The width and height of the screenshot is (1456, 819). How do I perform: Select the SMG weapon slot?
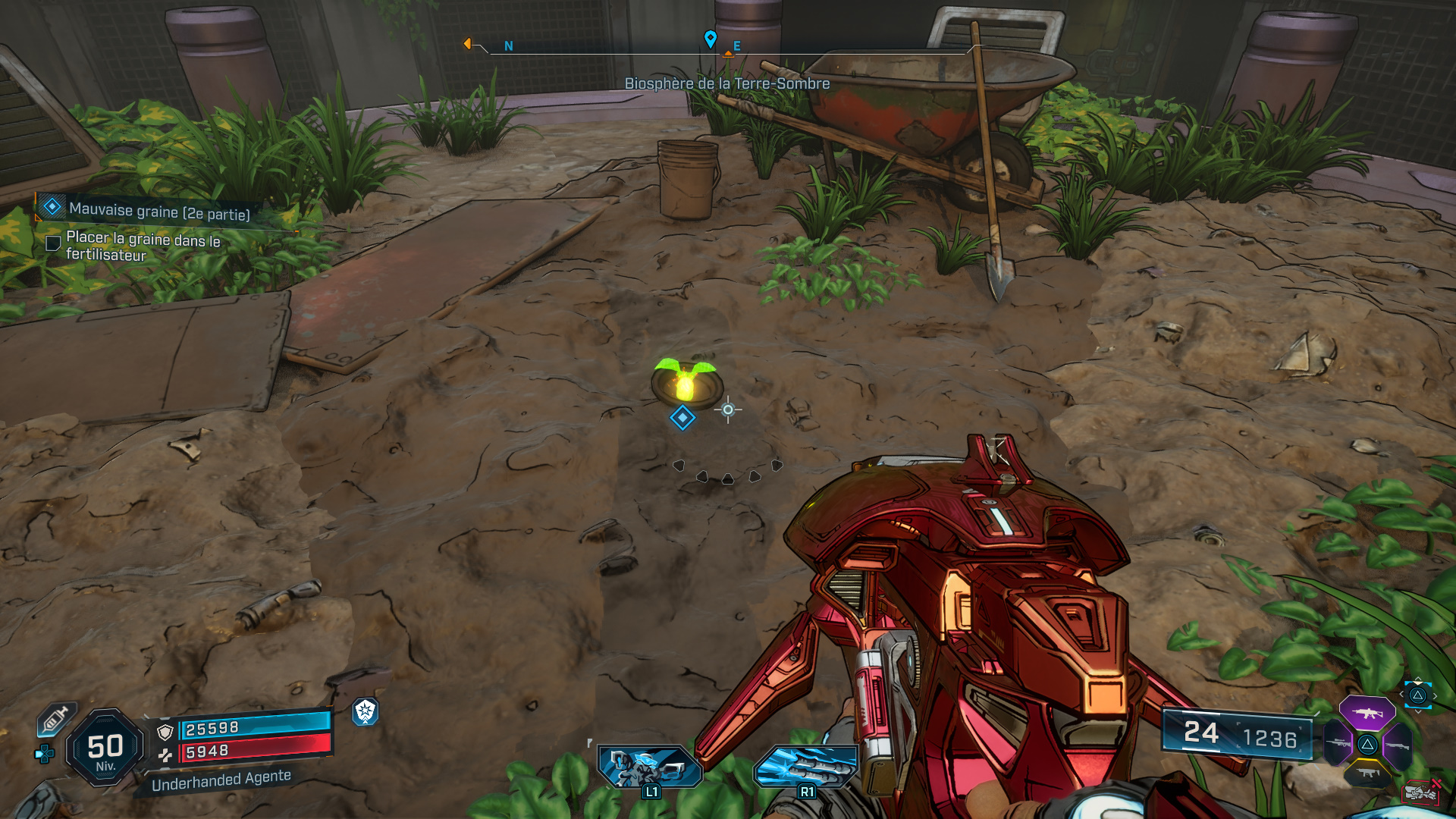(x=1367, y=773)
